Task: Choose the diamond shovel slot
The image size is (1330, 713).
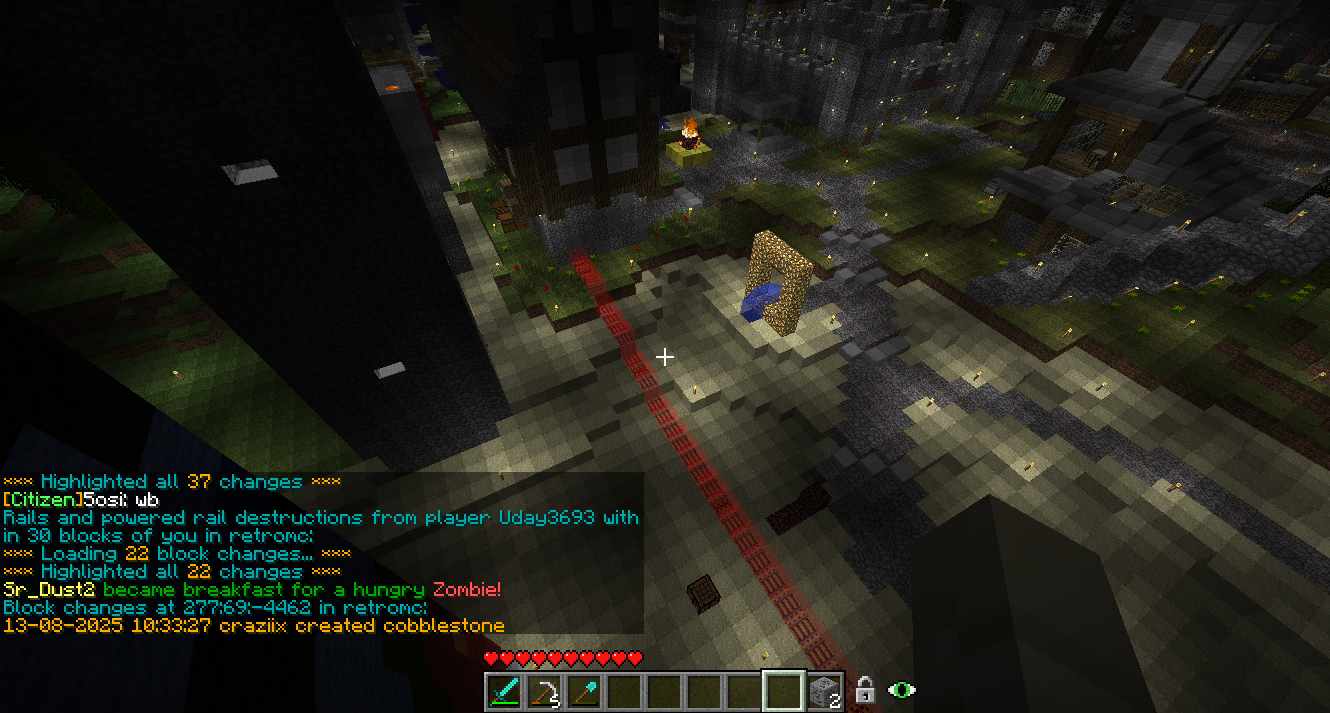Action: click(584, 691)
